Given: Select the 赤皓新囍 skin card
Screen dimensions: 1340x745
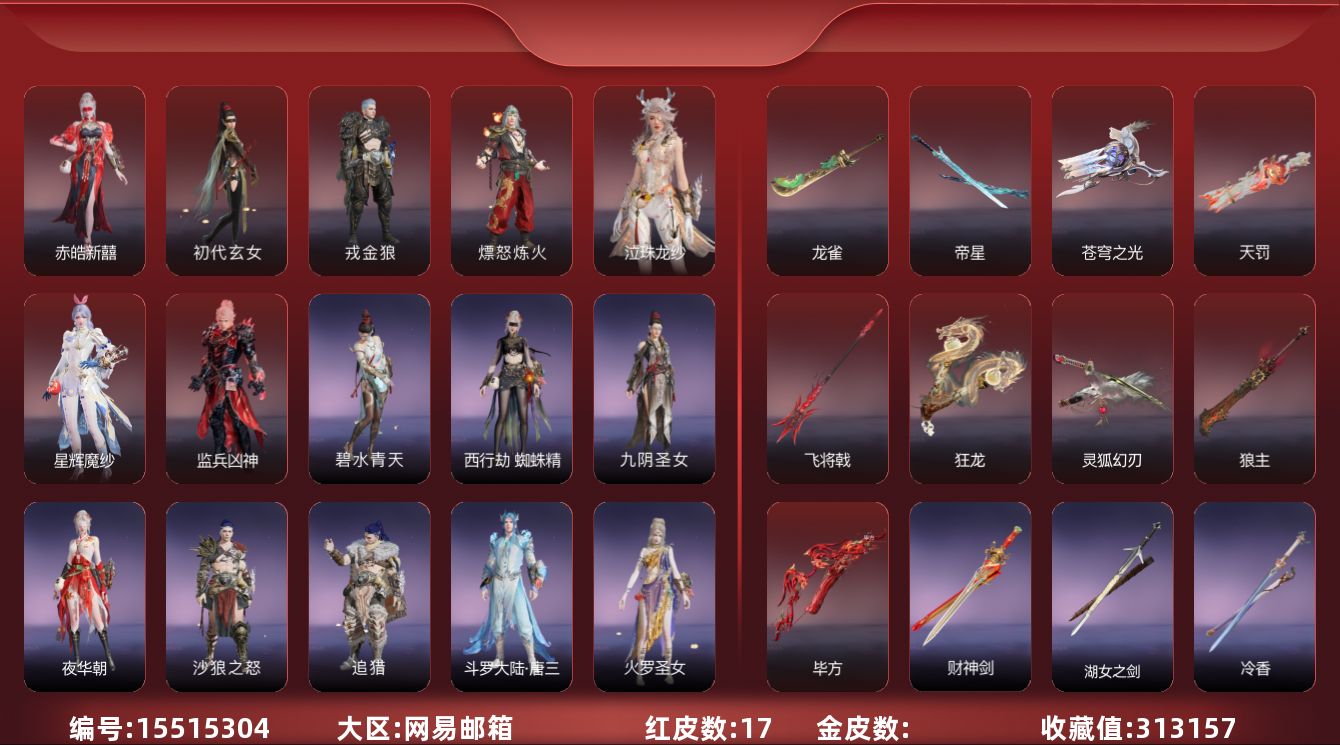Looking at the screenshot, I should pos(85,180).
